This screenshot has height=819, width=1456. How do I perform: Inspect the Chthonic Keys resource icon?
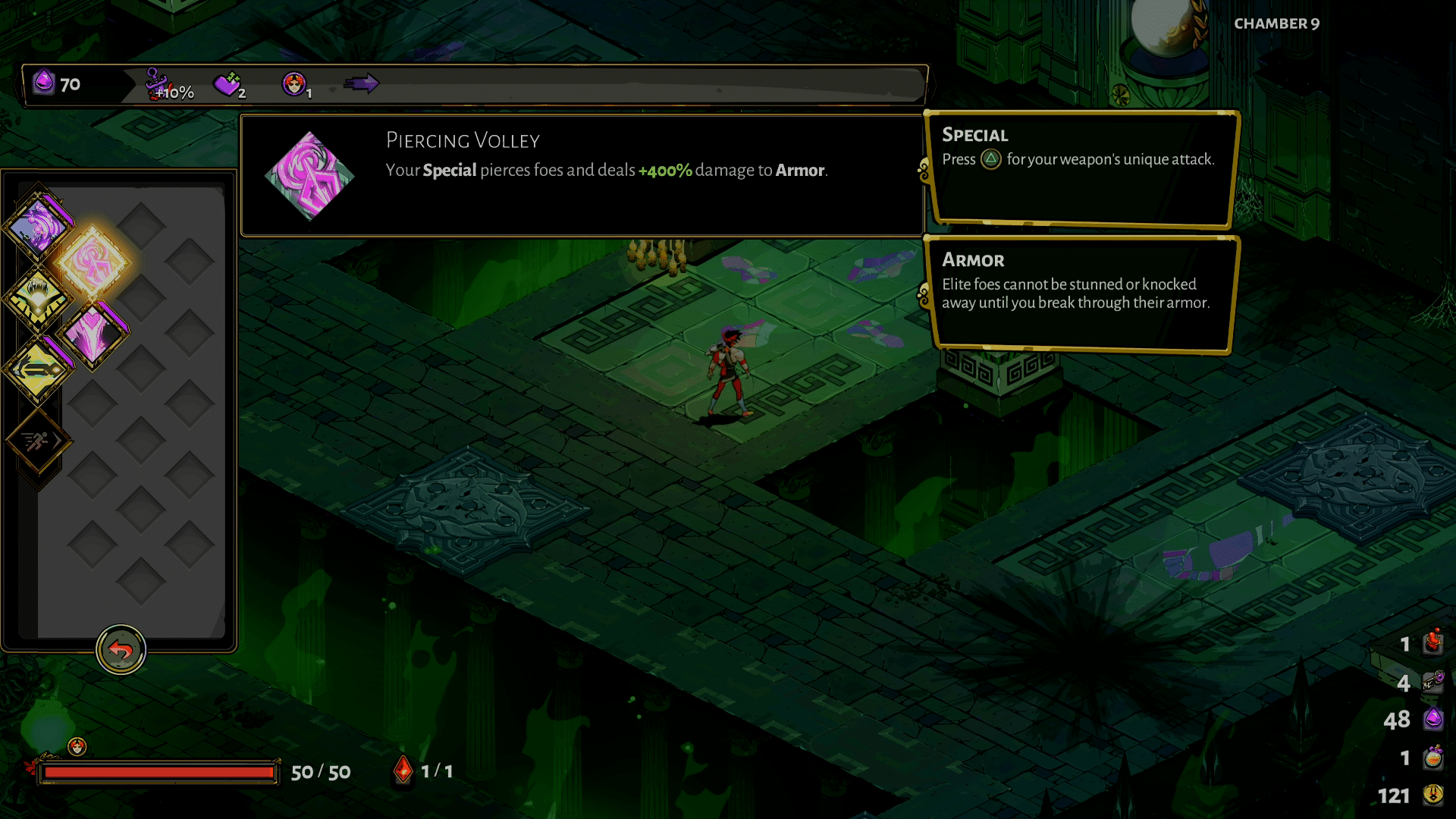pos(1432,680)
